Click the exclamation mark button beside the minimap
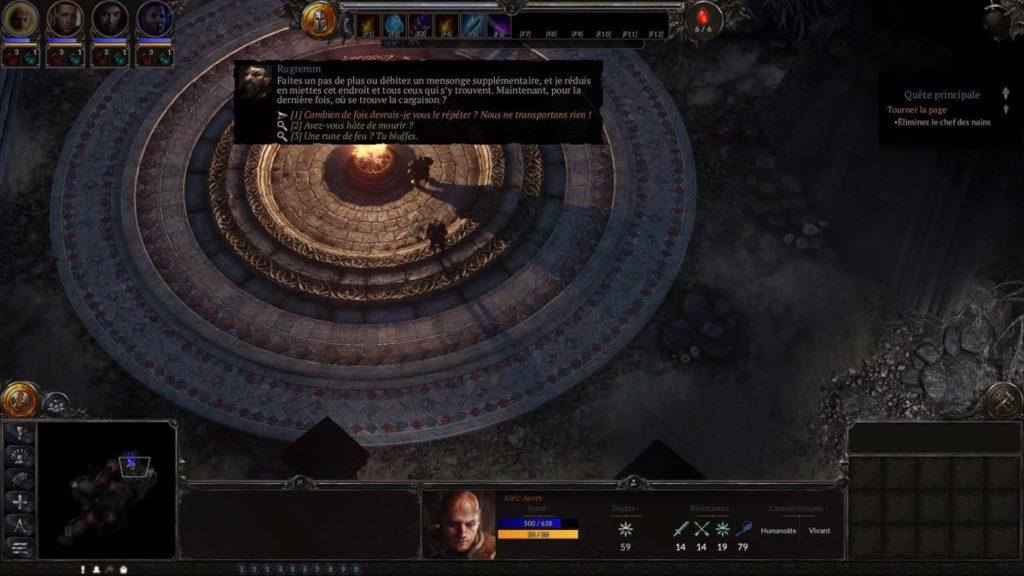Image resolution: width=1024 pixels, height=576 pixels. 20,433
